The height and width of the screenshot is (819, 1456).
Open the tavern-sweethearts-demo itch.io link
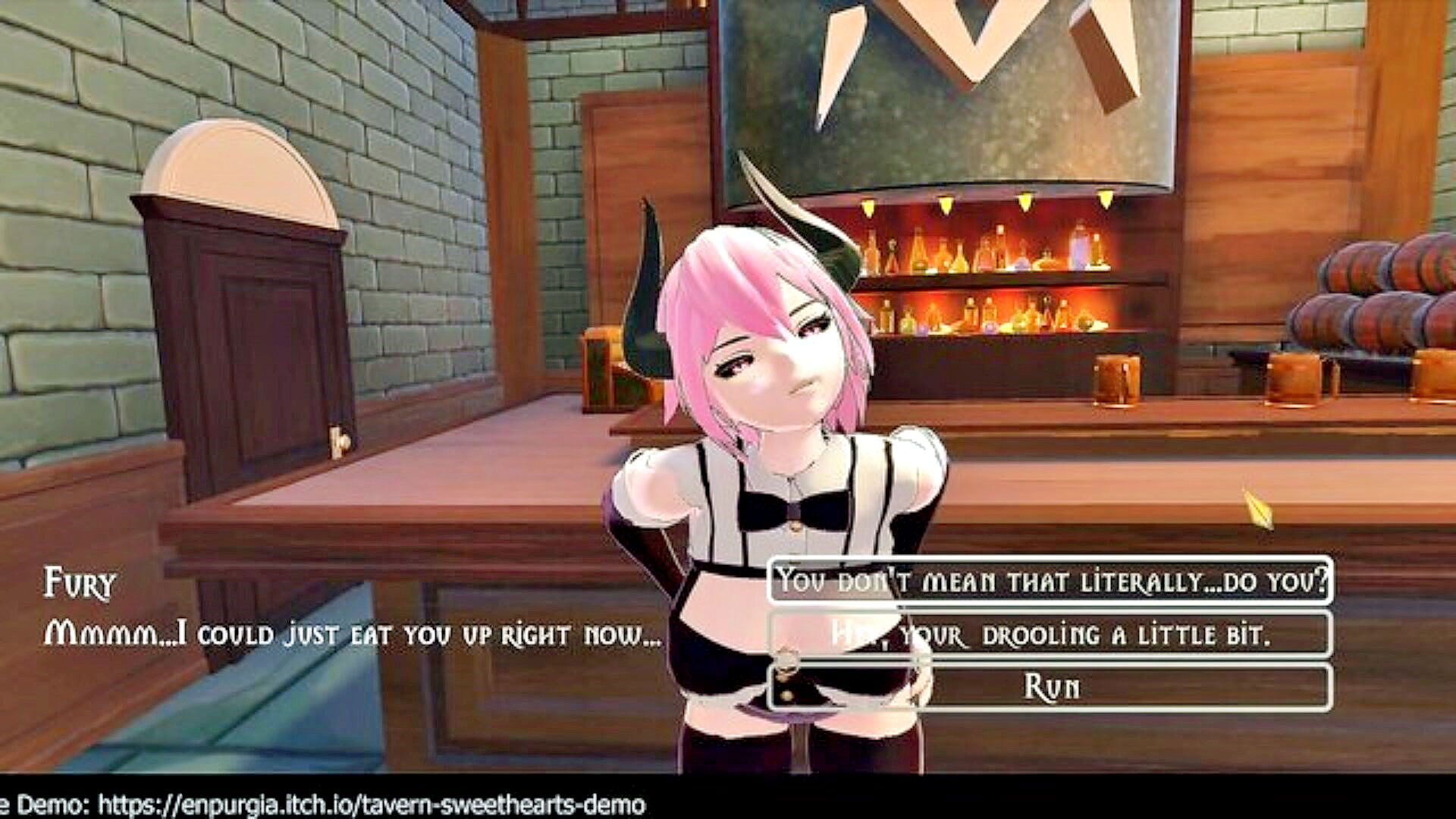pyautogui.click(x=372, y=805)
